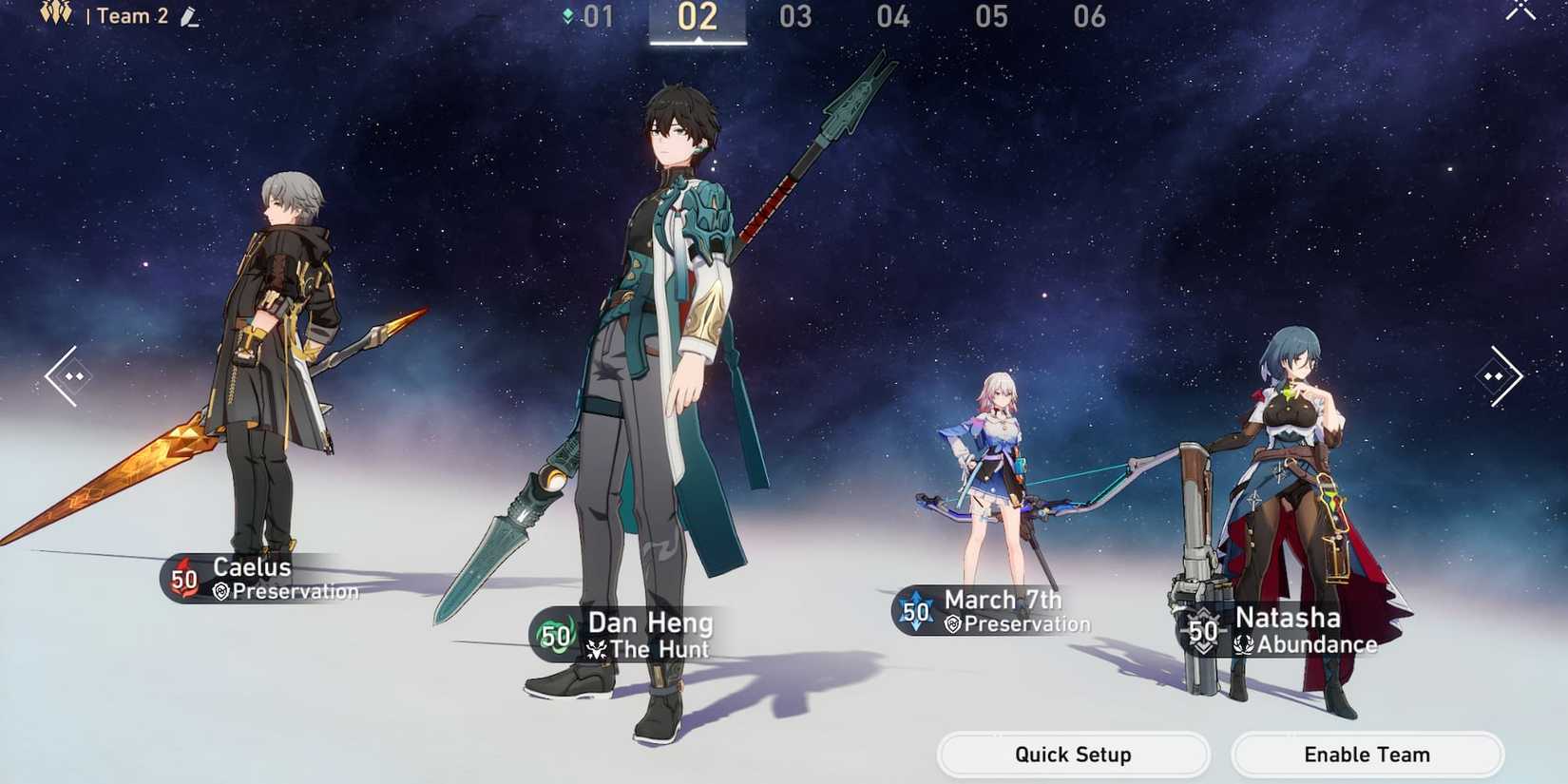Screen dimensions: 1568x784
Task: Click the Abundance path icon next to Natasha
Action: [x=1242, y=642]
